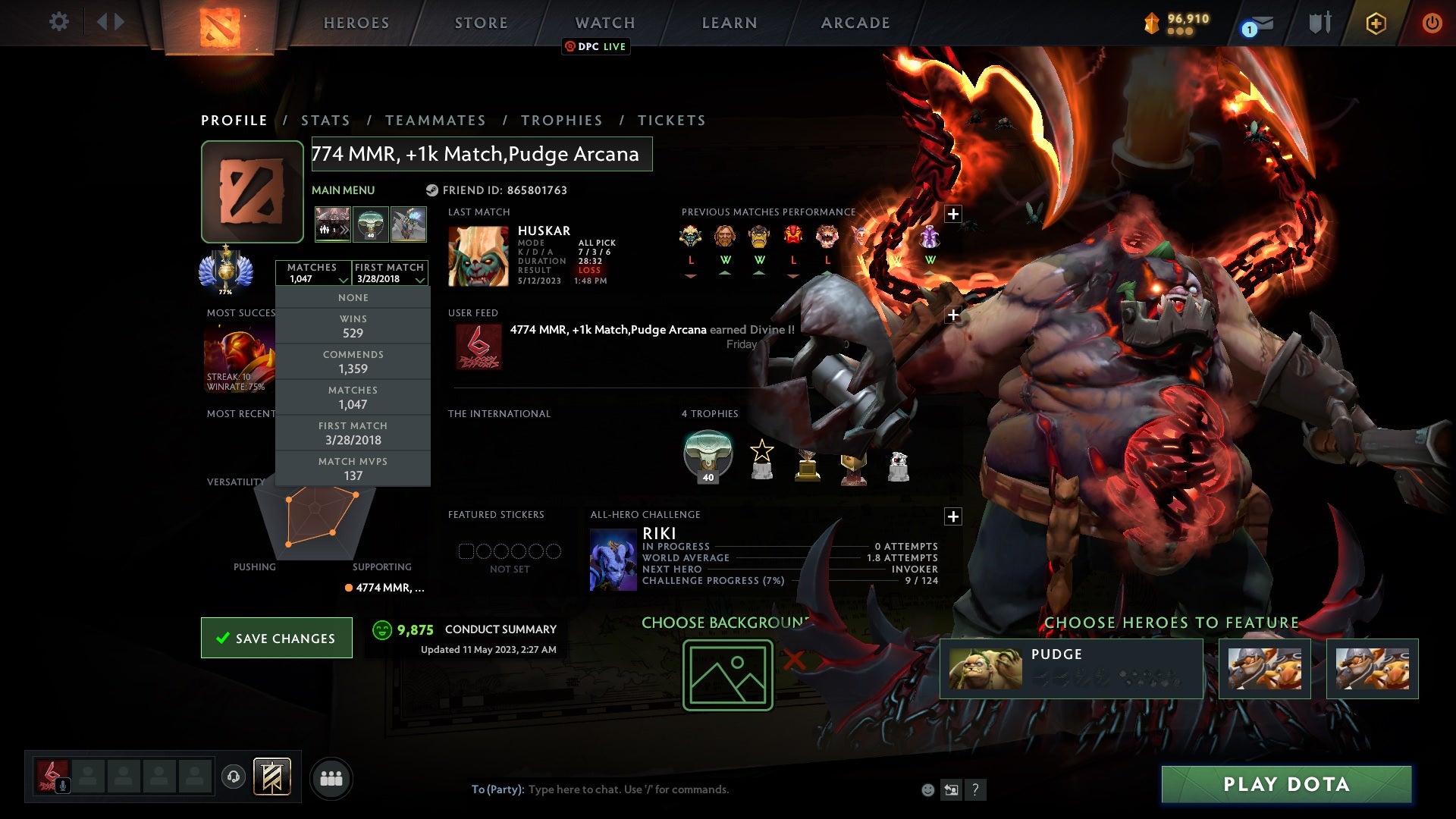Click the SAVE CHANGES button
This screenshot has height=819, width=1456.
(x=276, y=638)
